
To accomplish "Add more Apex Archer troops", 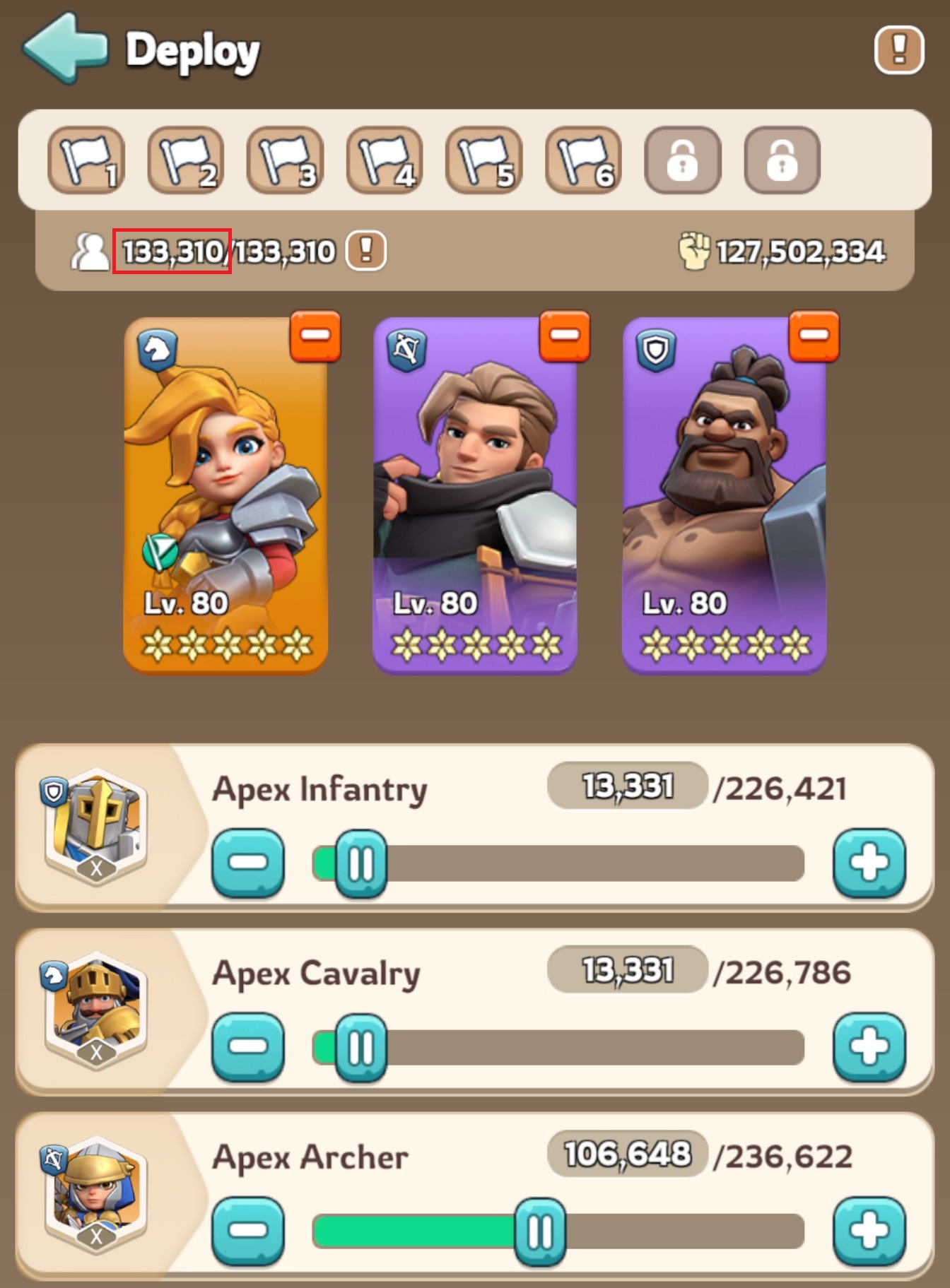I will [869, 1231].
